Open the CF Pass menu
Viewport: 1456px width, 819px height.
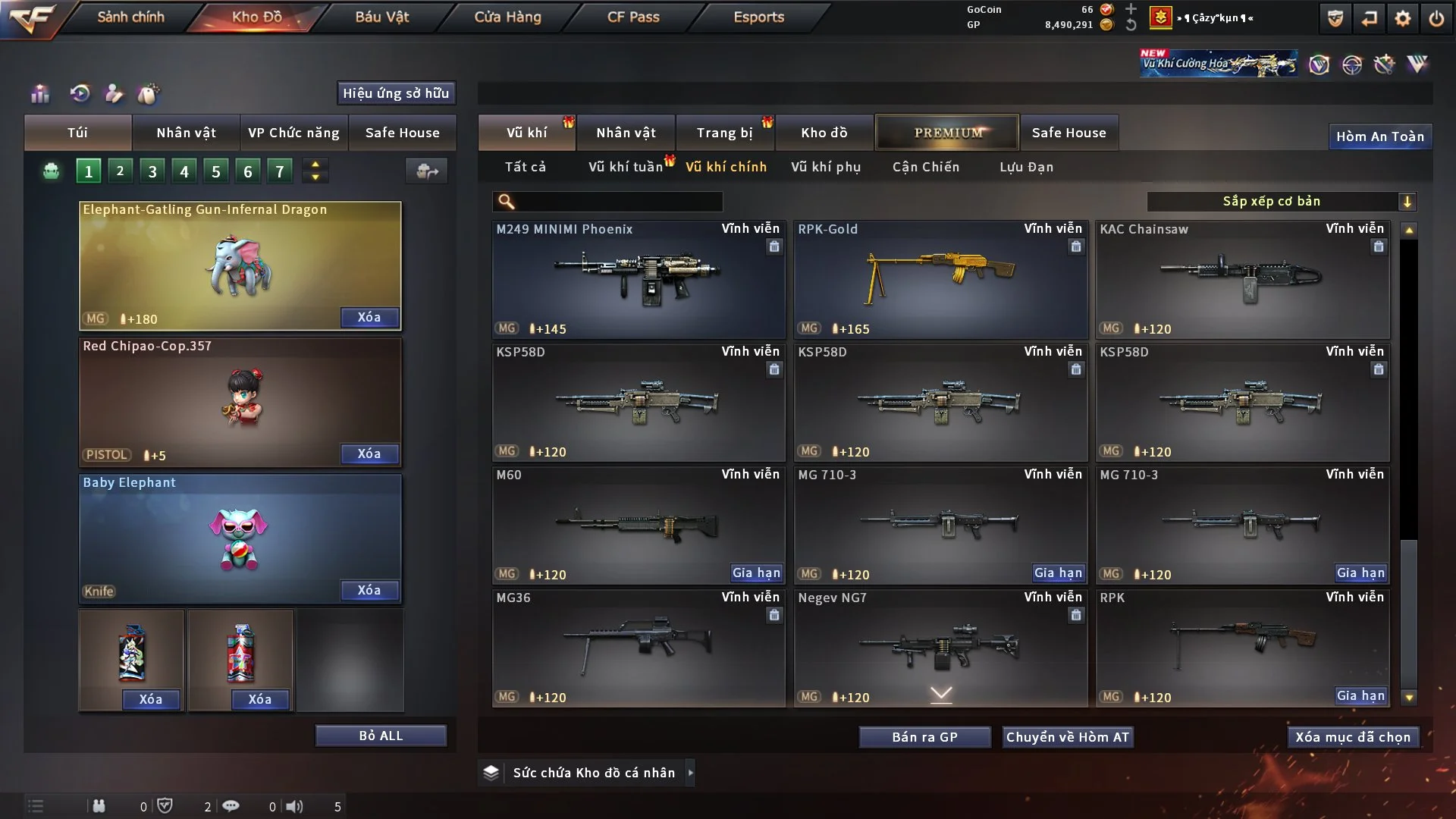point(633,17)
